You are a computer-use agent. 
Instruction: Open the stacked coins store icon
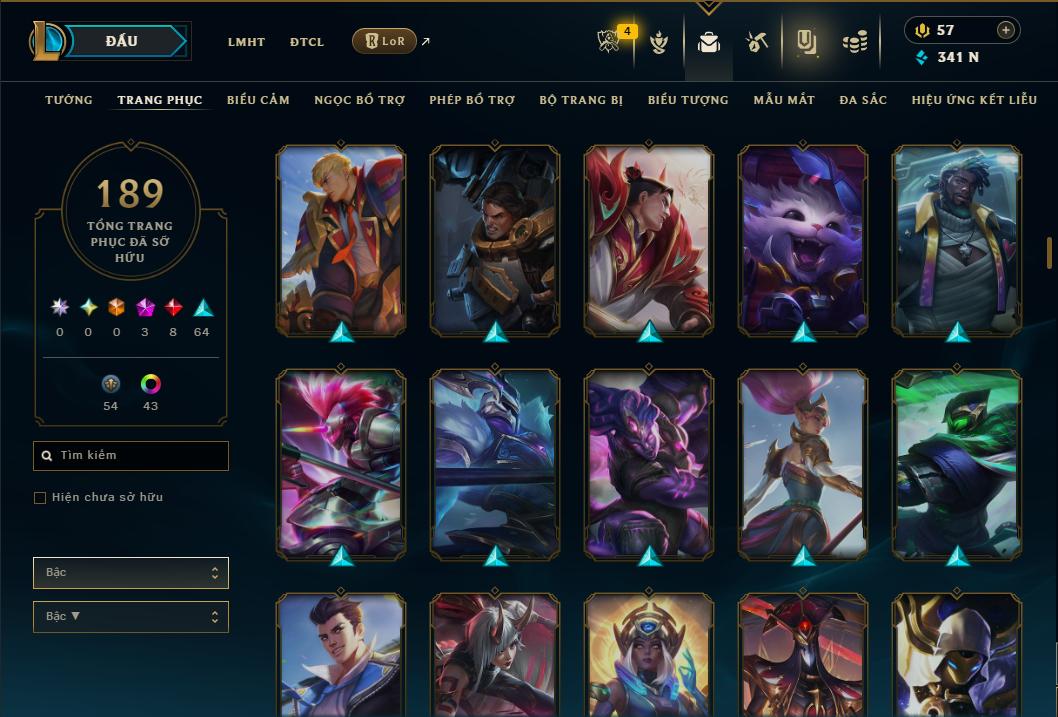point(854,42)
